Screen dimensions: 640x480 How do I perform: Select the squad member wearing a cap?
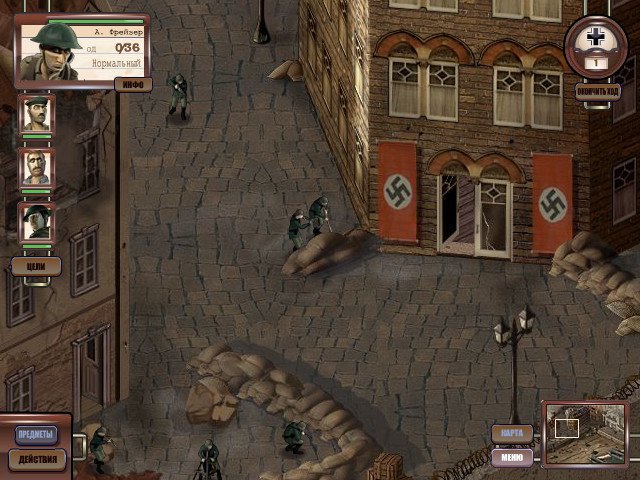pyautogui.click(x=37, y=115)
